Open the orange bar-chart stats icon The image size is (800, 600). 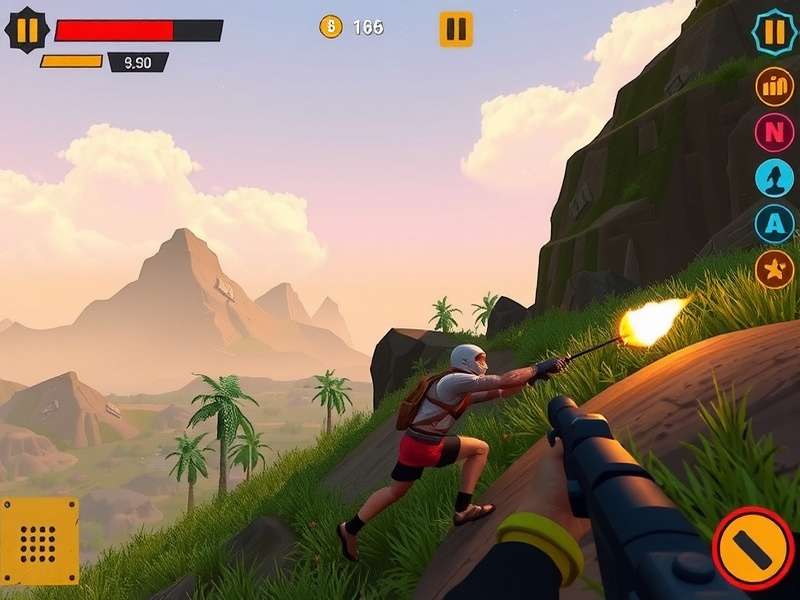pyautogui.click(x=774, y=86)
